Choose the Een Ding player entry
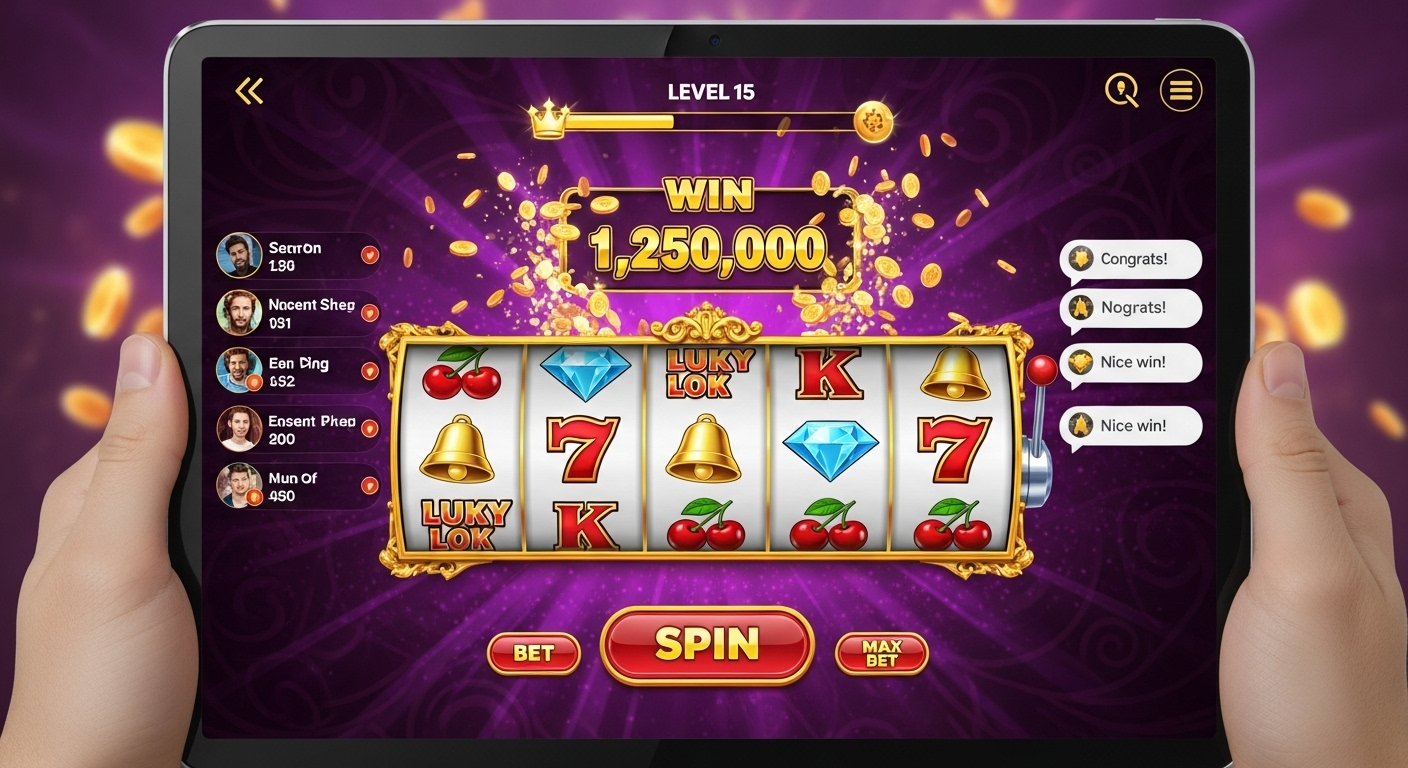This screenshot has height=768, width=1408. 298,371
